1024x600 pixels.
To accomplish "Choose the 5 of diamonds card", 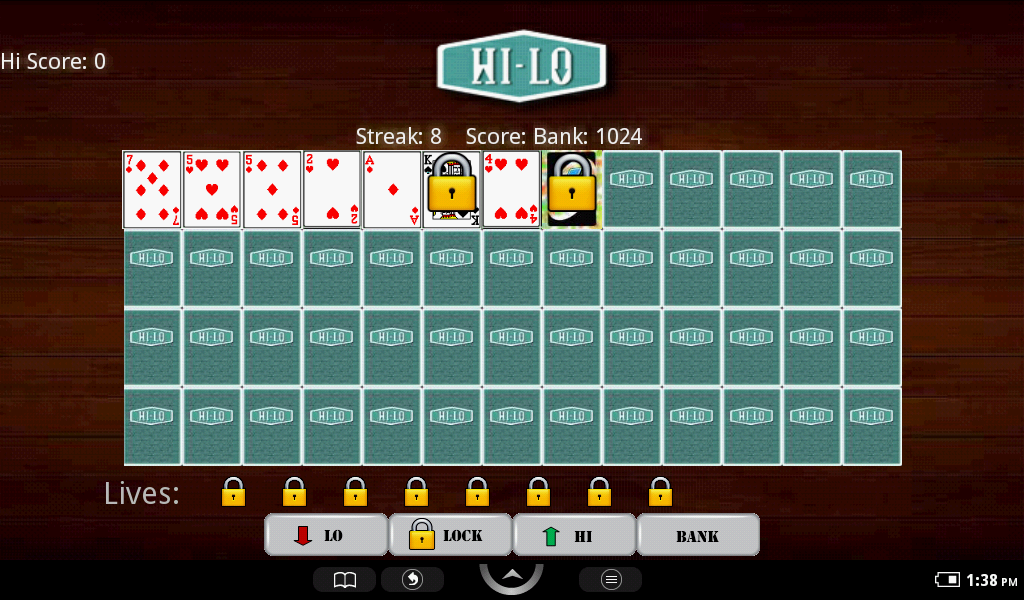I will [x=272, y=190].
